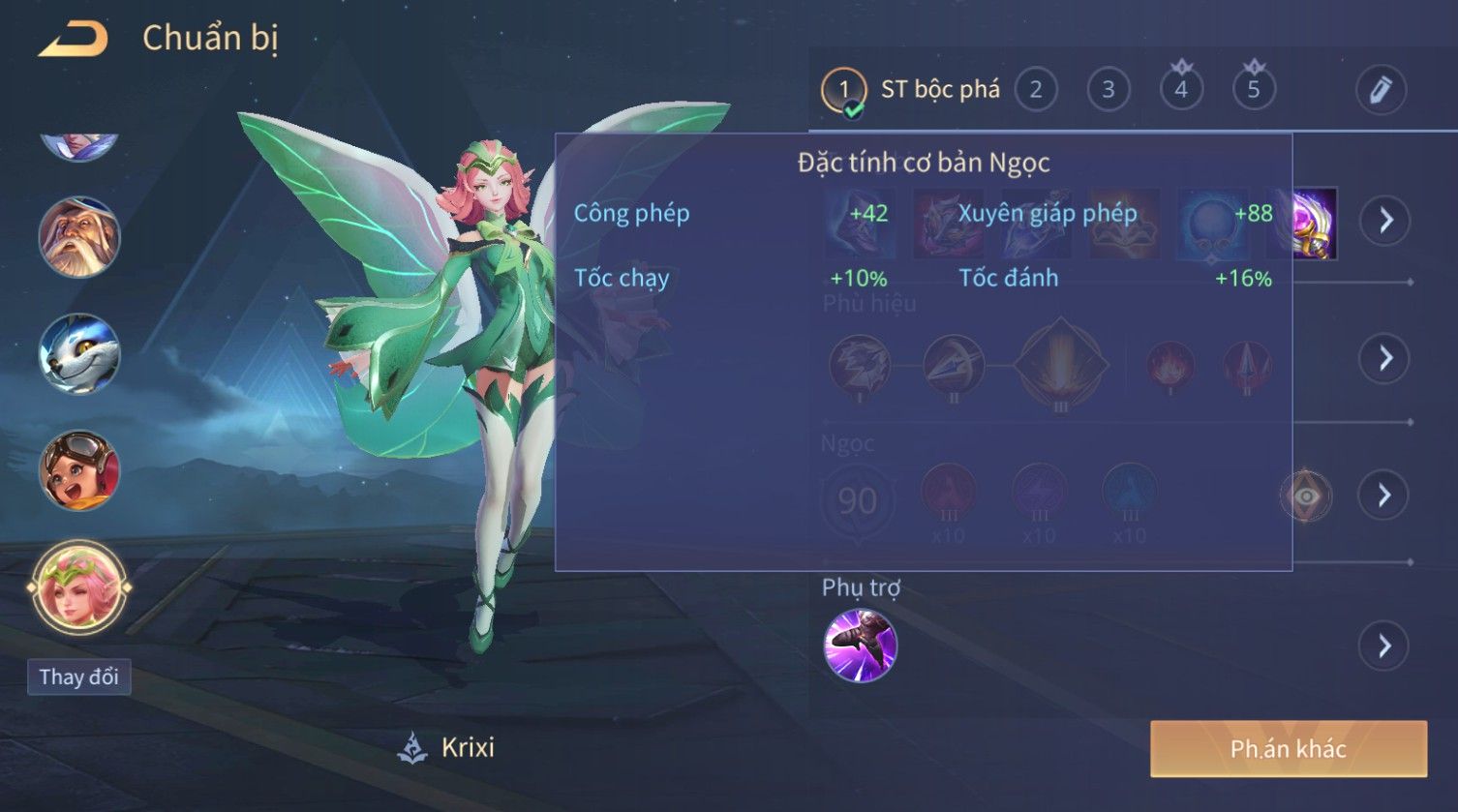
Task: Pick the goggles girl hero portrait
Action: [x=79, y=471]
